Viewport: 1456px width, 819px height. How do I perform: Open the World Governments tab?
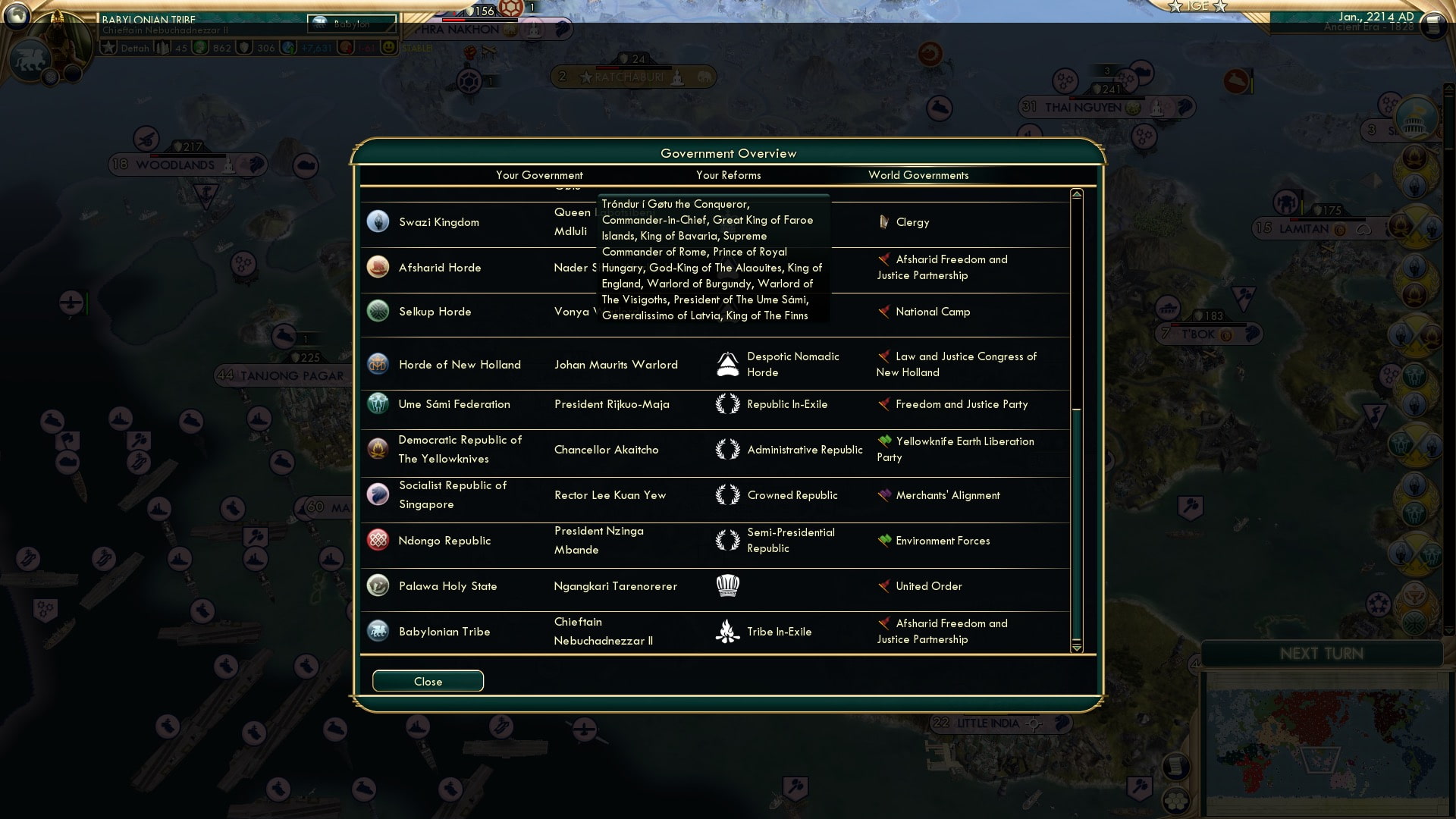(918, 175)
